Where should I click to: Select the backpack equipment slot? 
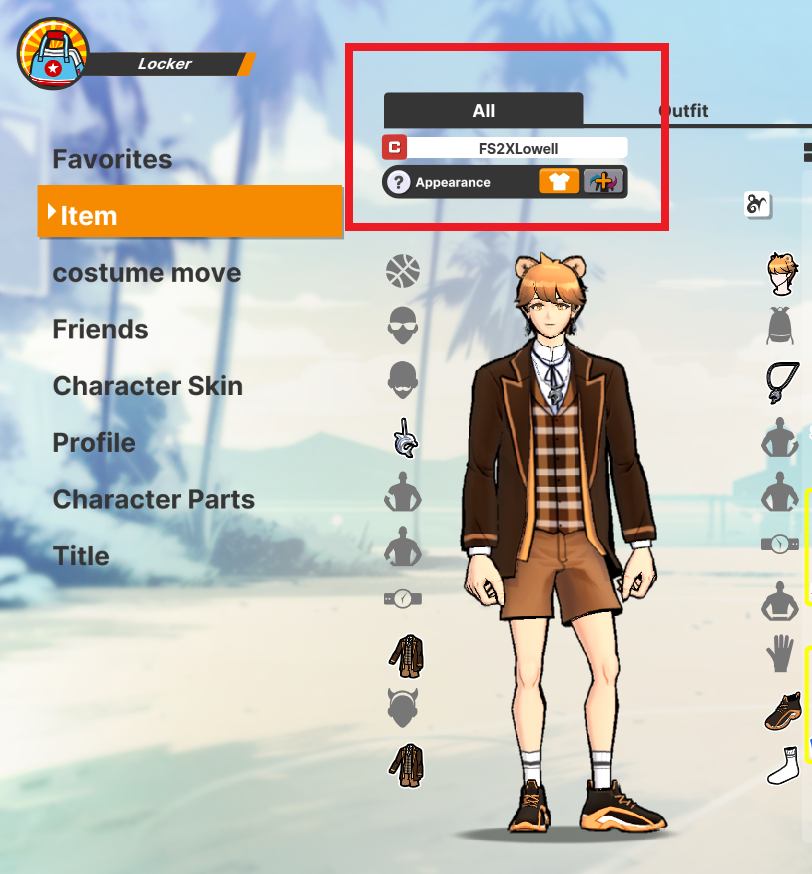click(780, 326)
